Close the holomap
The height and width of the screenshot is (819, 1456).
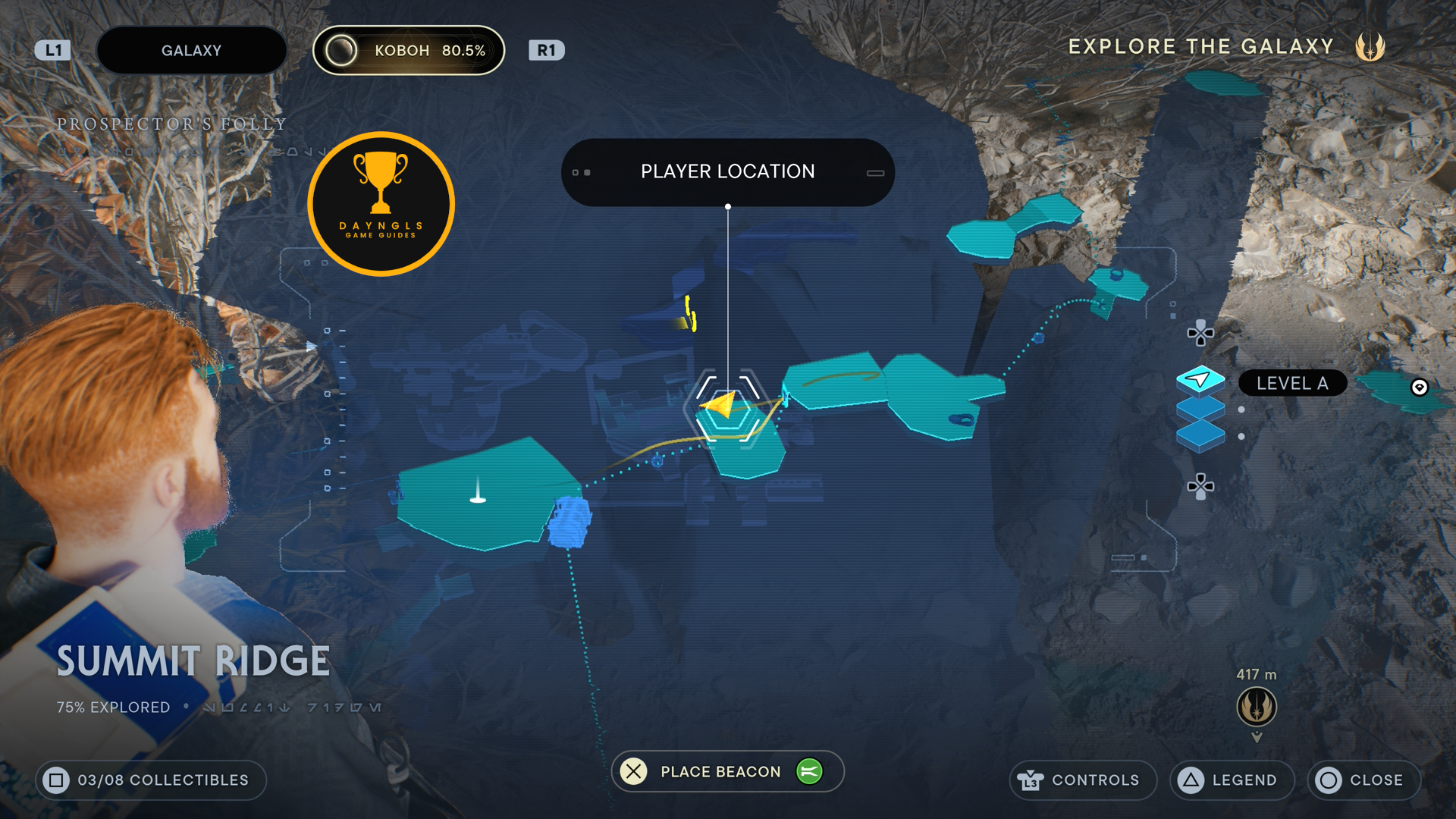[x=1363, y=780]
